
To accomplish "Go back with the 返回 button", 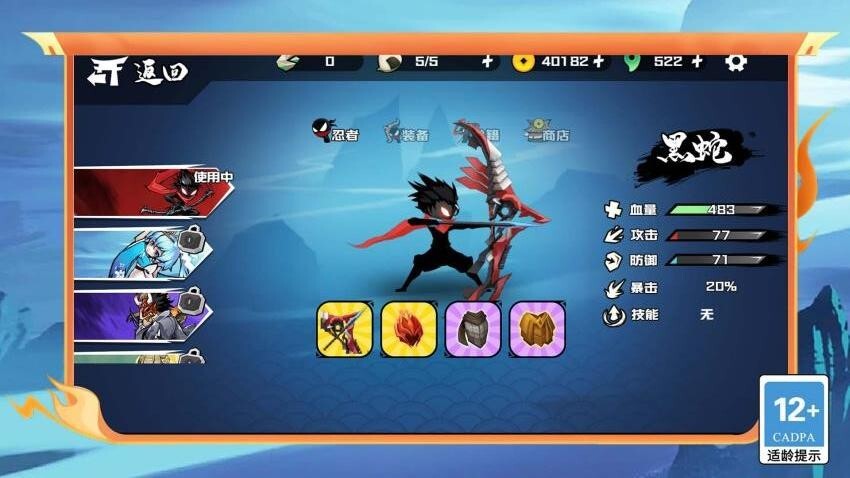I will [x=139, y=70].
